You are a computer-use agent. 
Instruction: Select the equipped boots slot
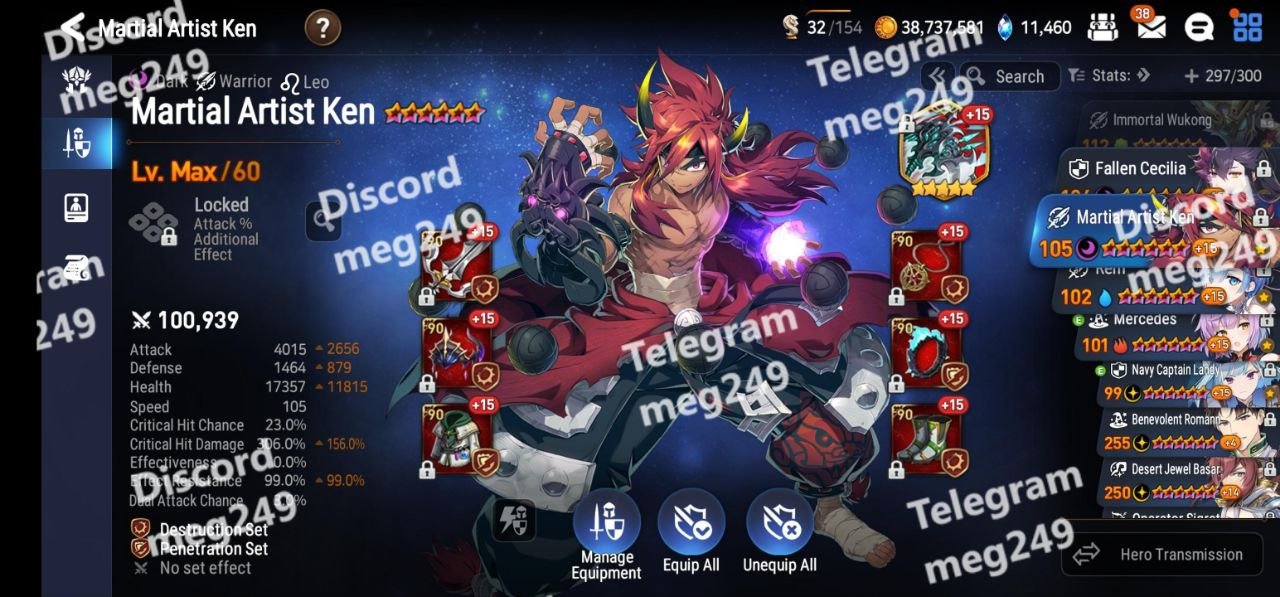pos(927,440)
